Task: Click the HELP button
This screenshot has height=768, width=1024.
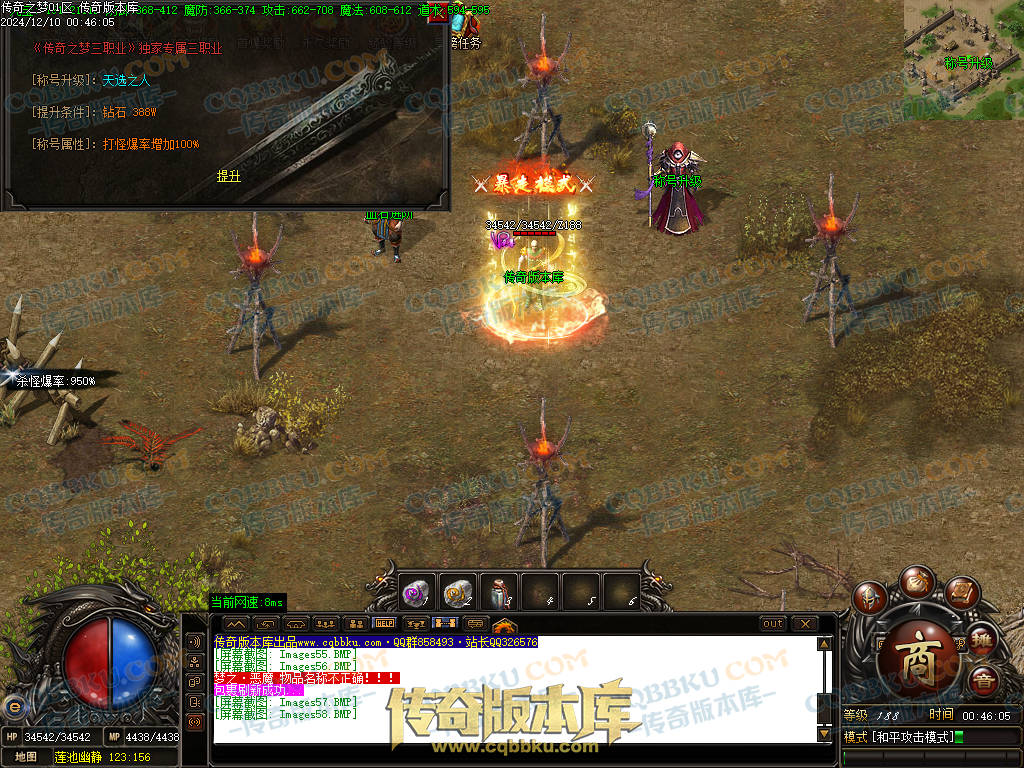Action: pyautogui.click(x=385, y=624)
